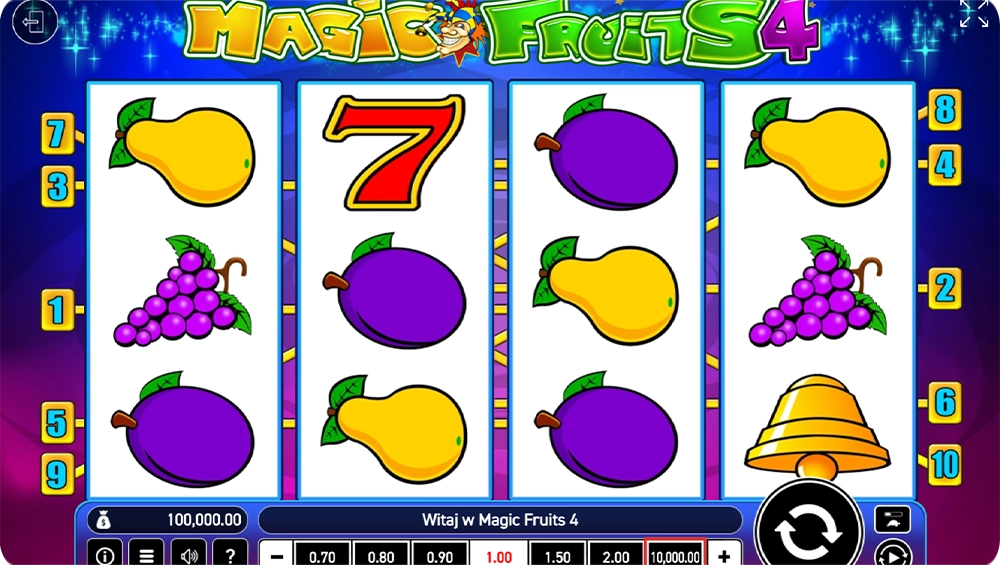This screenshot has width=1000, height=565.
Task: Open the question mark help
Action: (x=230, y=554)
